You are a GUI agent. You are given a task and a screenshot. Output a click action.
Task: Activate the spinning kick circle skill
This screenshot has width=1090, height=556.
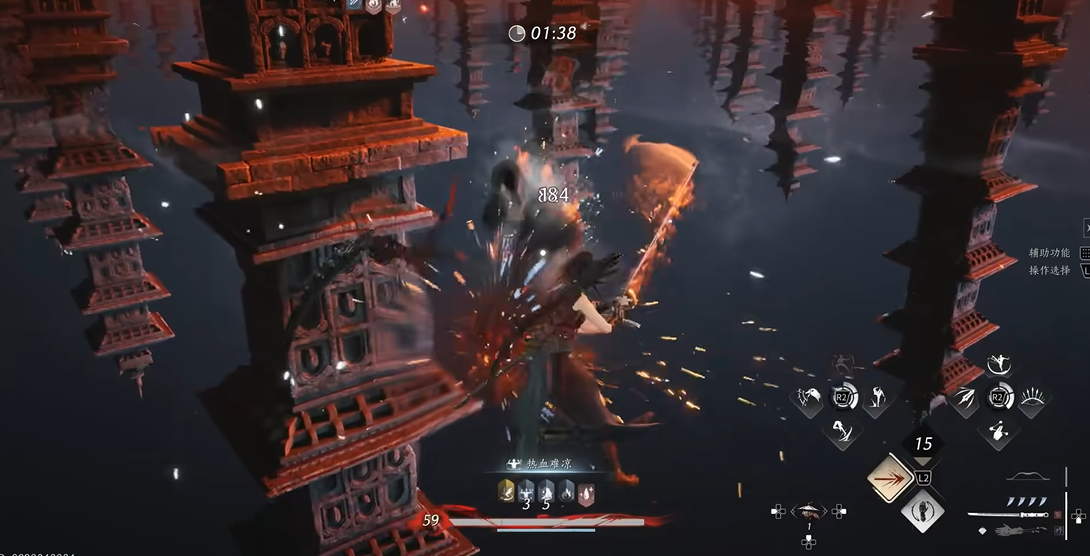point(997,366)
